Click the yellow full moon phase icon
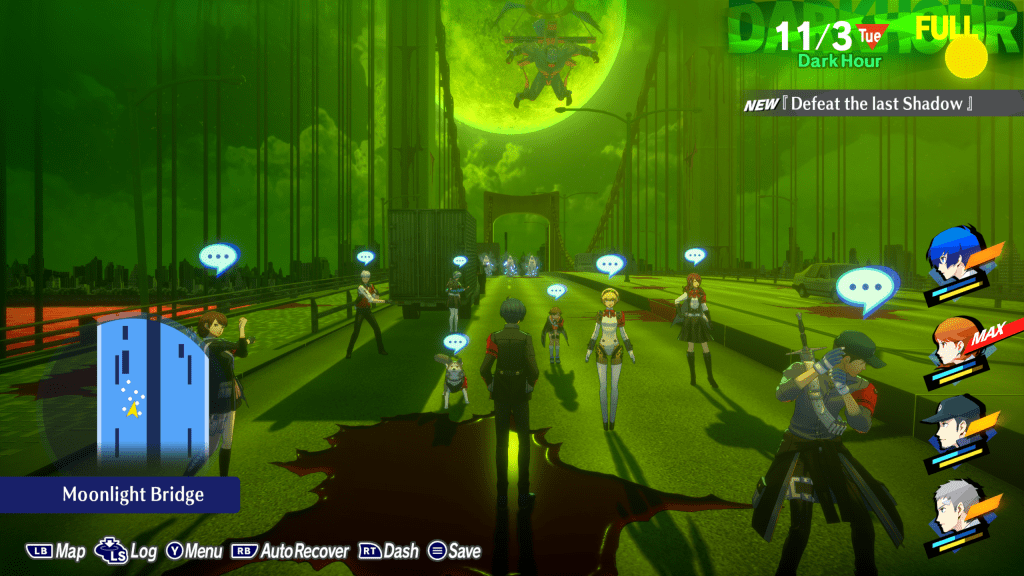Image resolution: width=1024 pixels, height=576 pixels. [x=966, y=56]
